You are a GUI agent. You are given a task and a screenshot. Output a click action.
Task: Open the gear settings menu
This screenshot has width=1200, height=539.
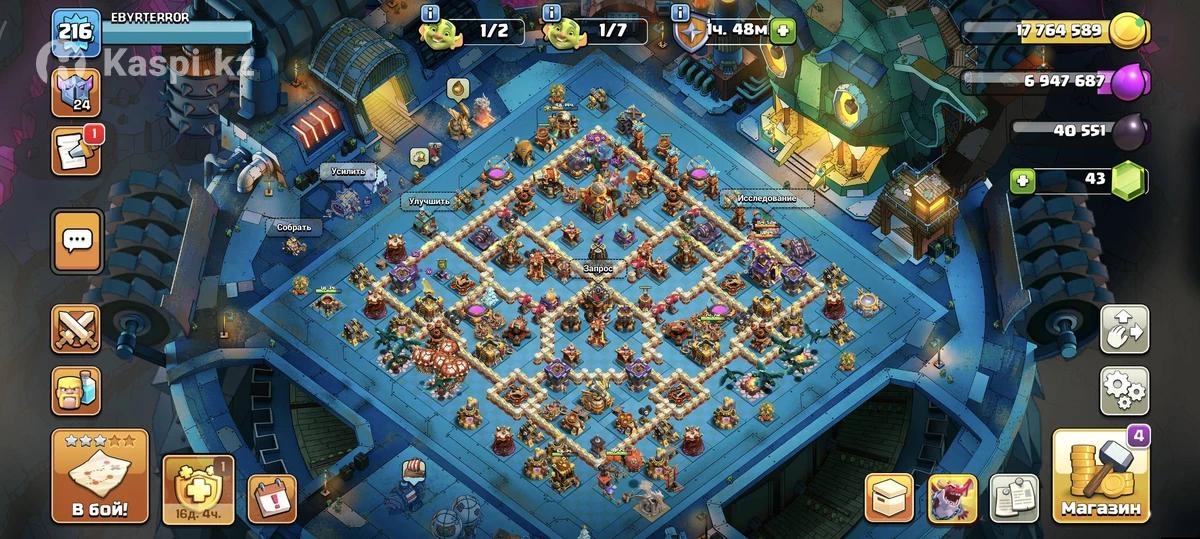coord(1124,390)
